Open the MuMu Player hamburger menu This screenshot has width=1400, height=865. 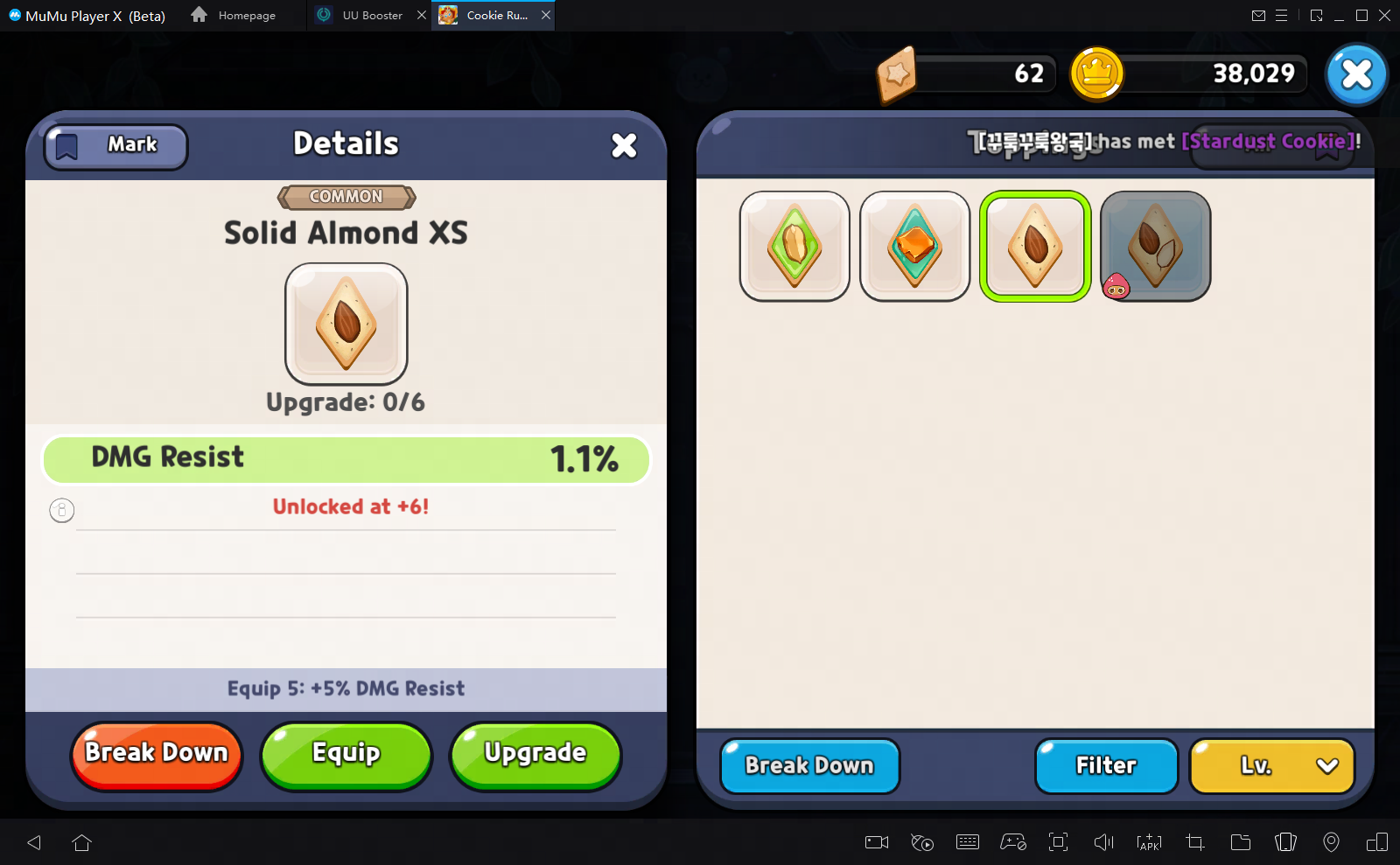click(1283, 15)
